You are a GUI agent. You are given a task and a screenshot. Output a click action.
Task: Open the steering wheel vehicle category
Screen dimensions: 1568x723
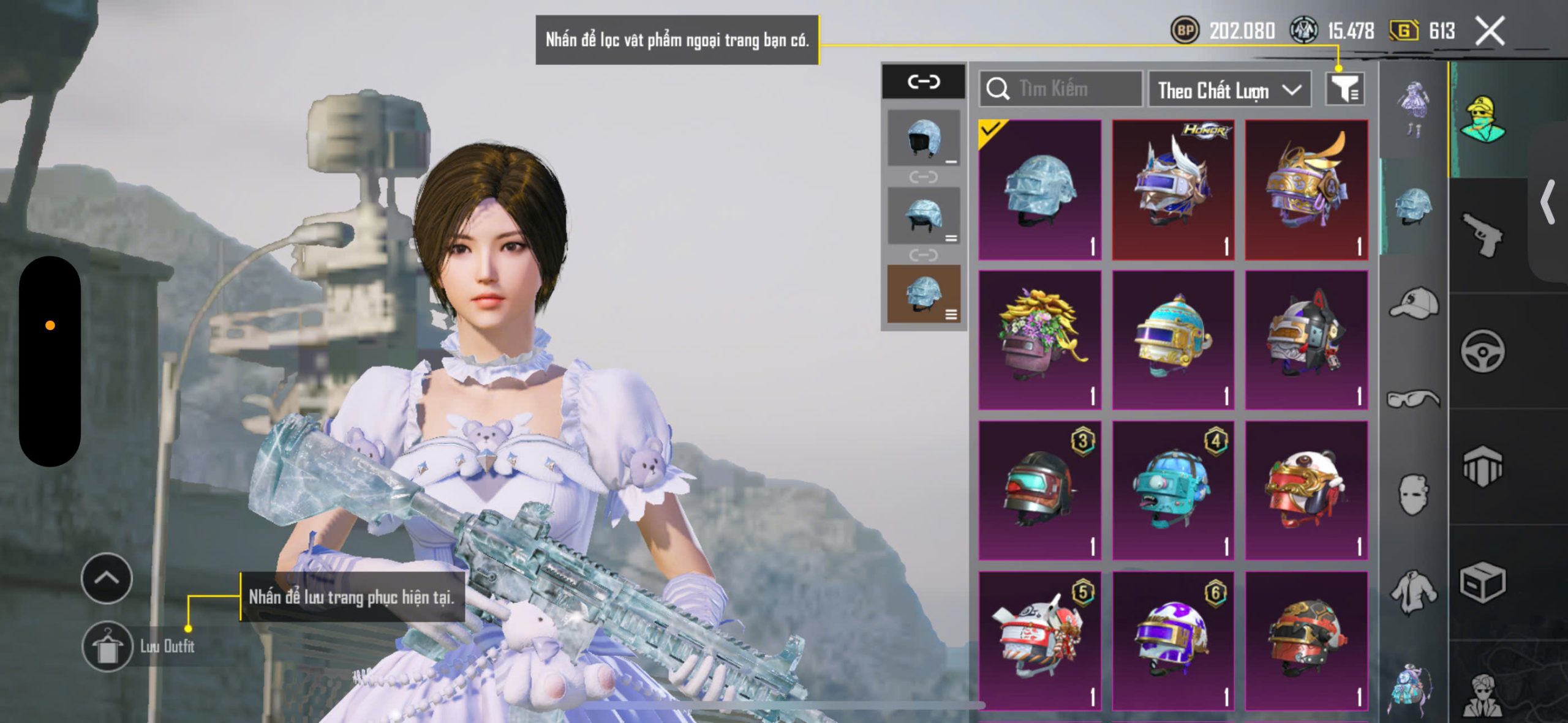click(1482, 351)
